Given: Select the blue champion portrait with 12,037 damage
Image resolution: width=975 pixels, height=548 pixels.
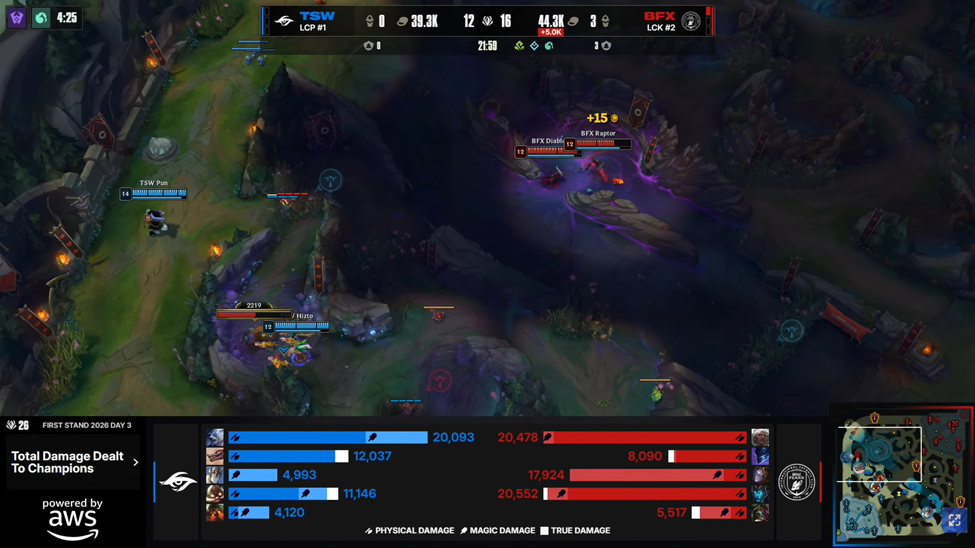Looking at the screenshot, I should tap(215, 456).
